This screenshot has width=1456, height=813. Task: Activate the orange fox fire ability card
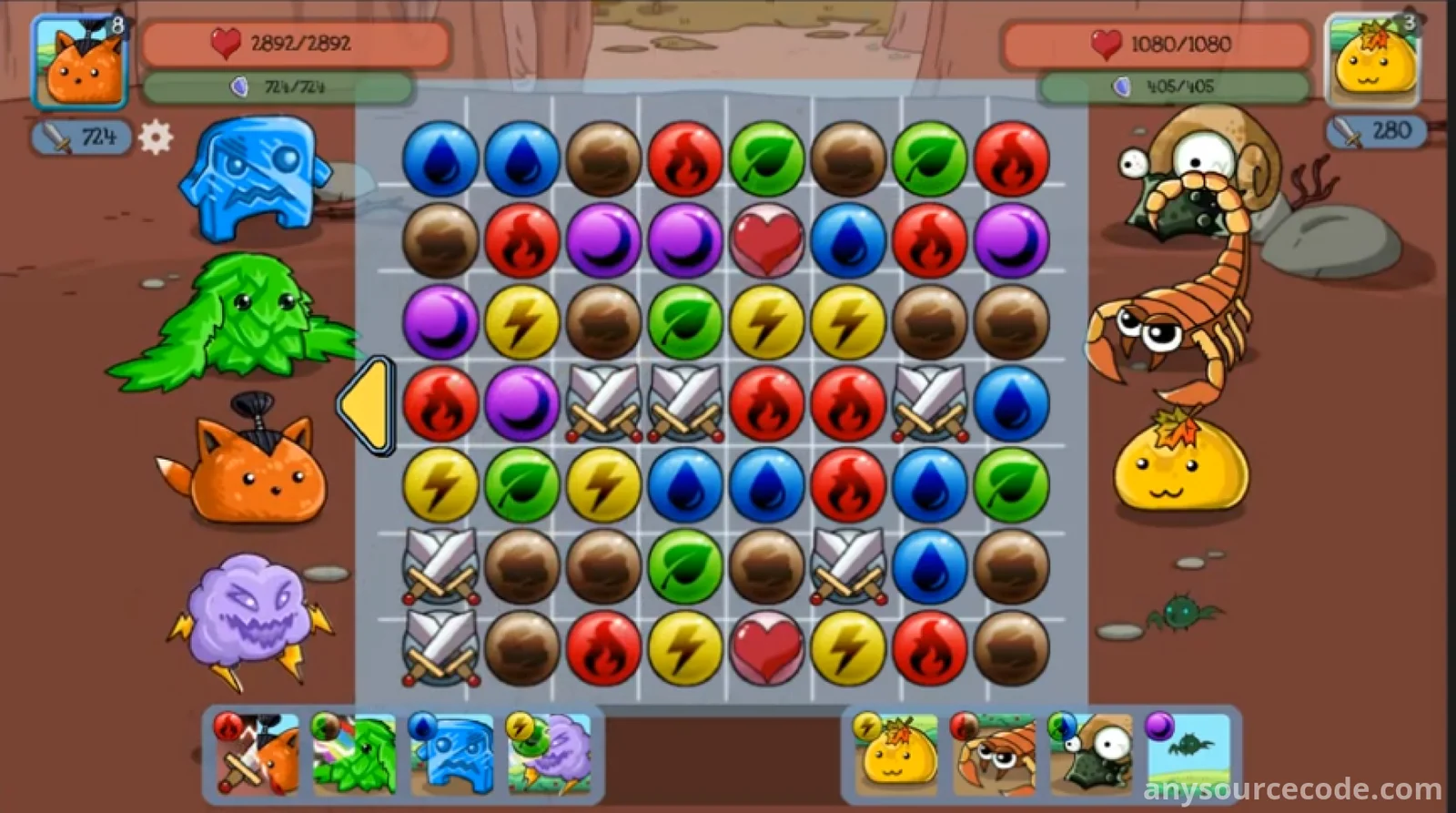(x=258, y=753)
